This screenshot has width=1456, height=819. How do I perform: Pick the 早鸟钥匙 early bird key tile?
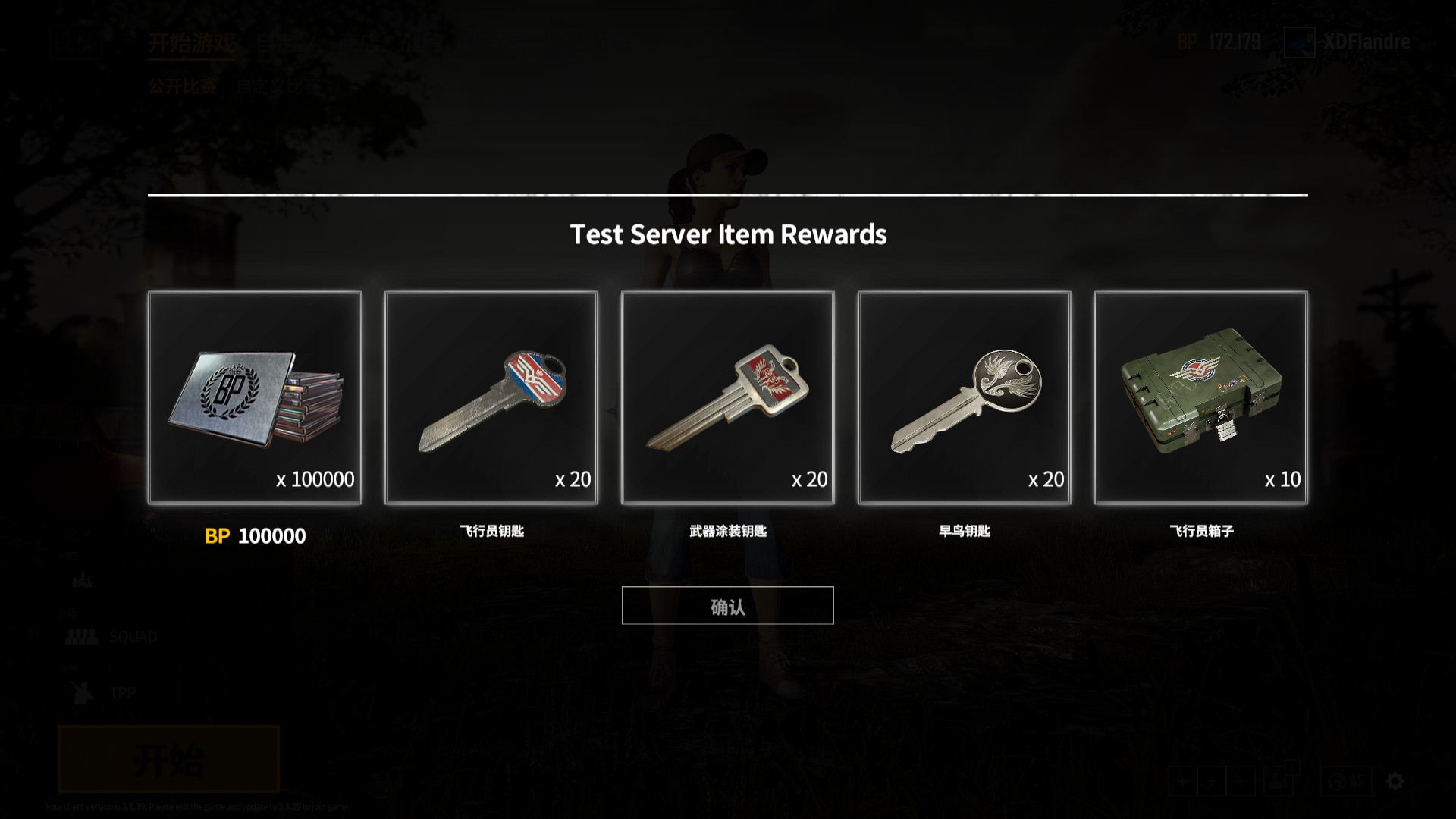(965, 397)
